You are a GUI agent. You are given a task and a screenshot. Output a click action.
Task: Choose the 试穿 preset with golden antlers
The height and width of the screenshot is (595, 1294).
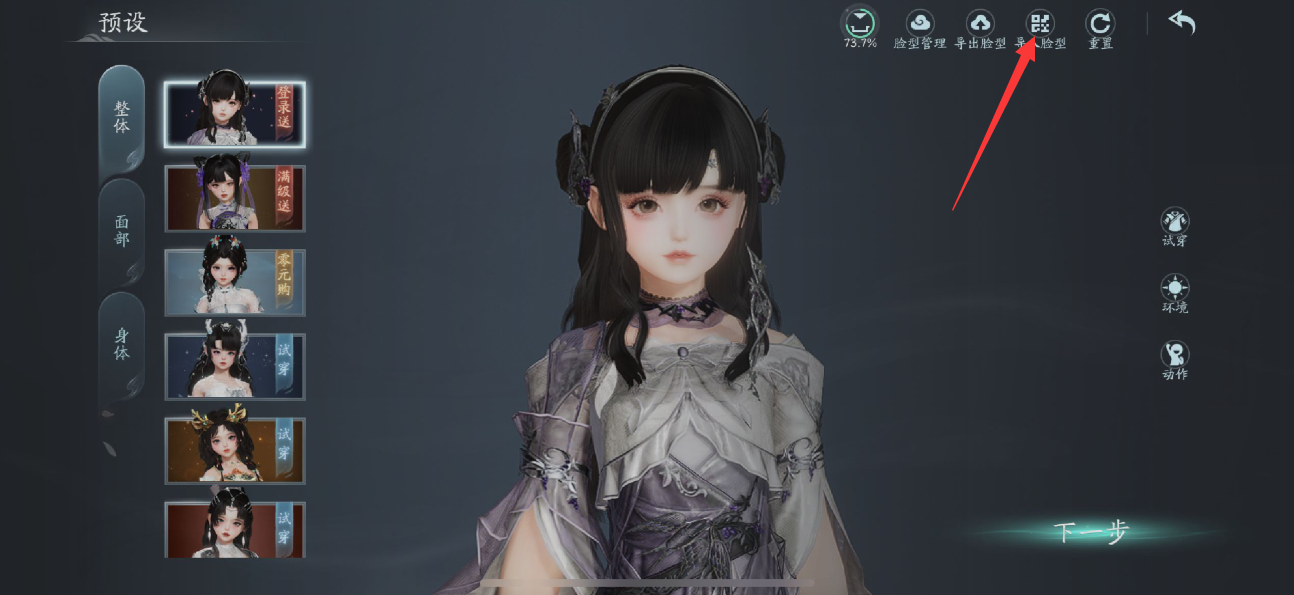coord(235,451)
